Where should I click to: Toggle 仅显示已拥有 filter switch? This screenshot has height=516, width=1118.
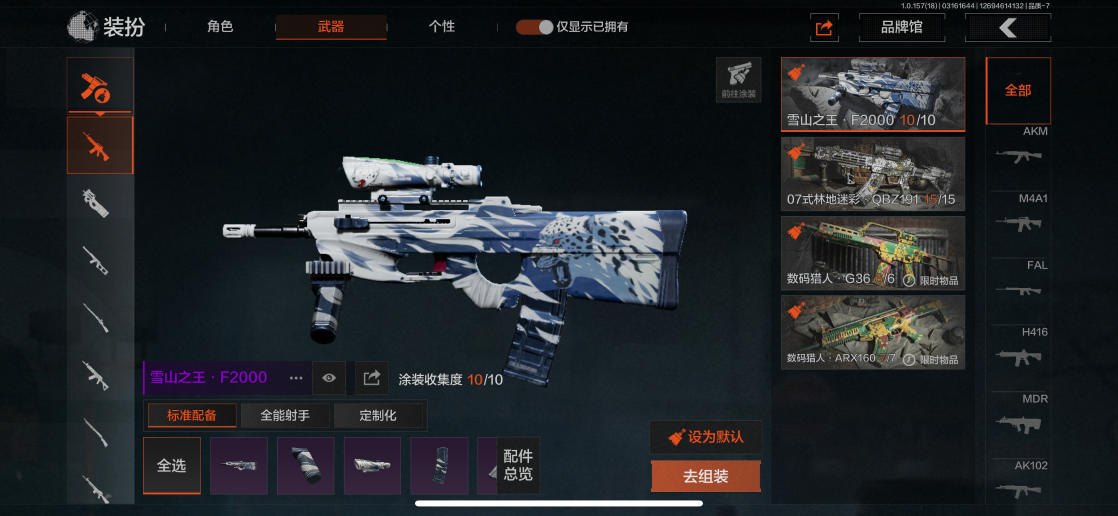535,27
